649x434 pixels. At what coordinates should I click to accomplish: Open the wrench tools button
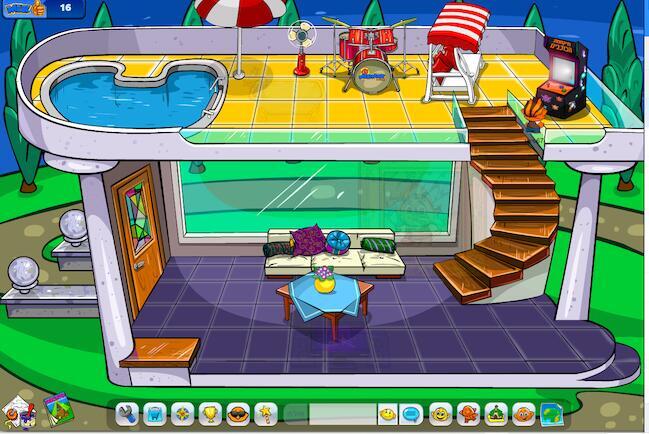[125, 413]
